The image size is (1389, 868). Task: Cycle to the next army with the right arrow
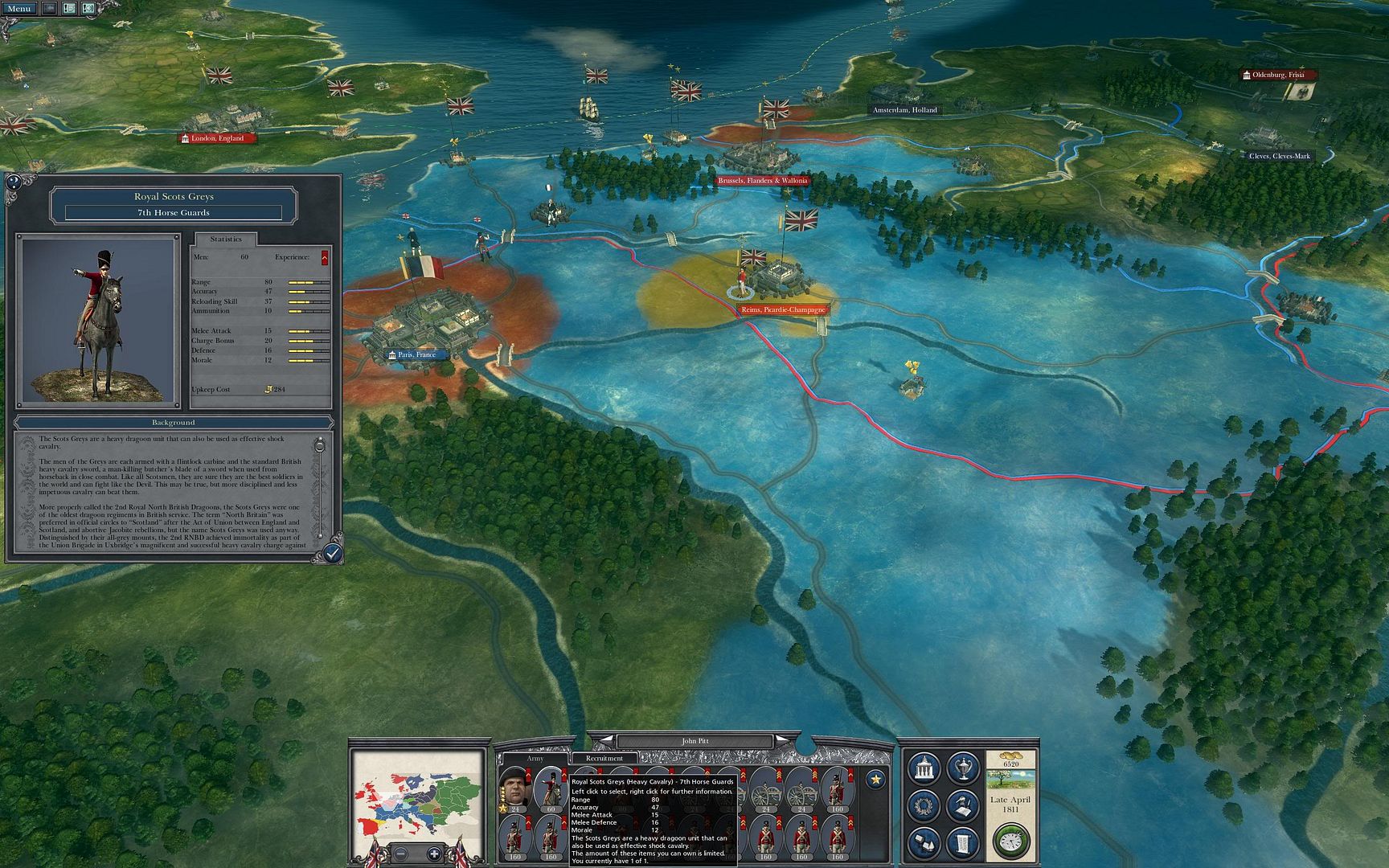coord(782,740)
